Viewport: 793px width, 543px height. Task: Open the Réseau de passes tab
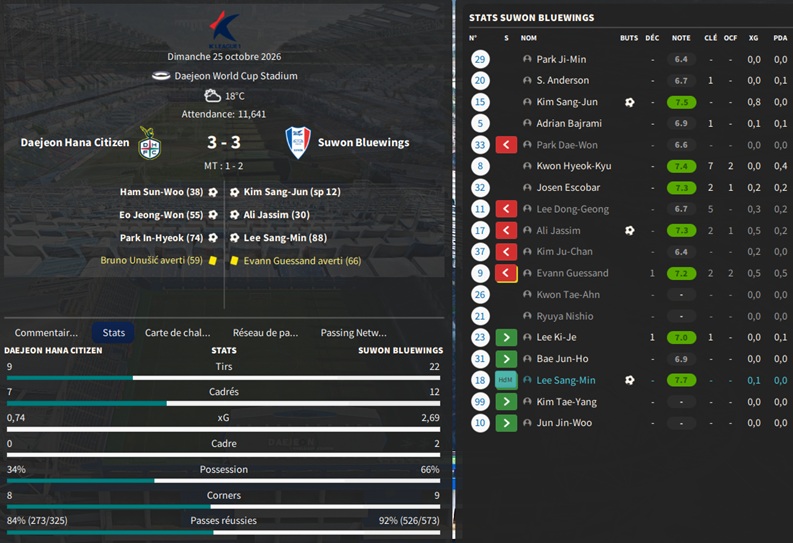click(x=265, y=332)
